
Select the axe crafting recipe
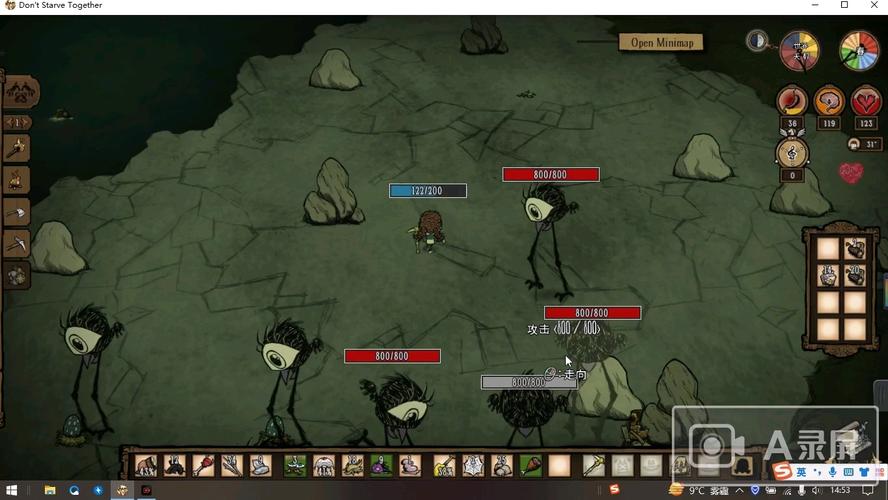pyautogui.click(x=17, y=212)
